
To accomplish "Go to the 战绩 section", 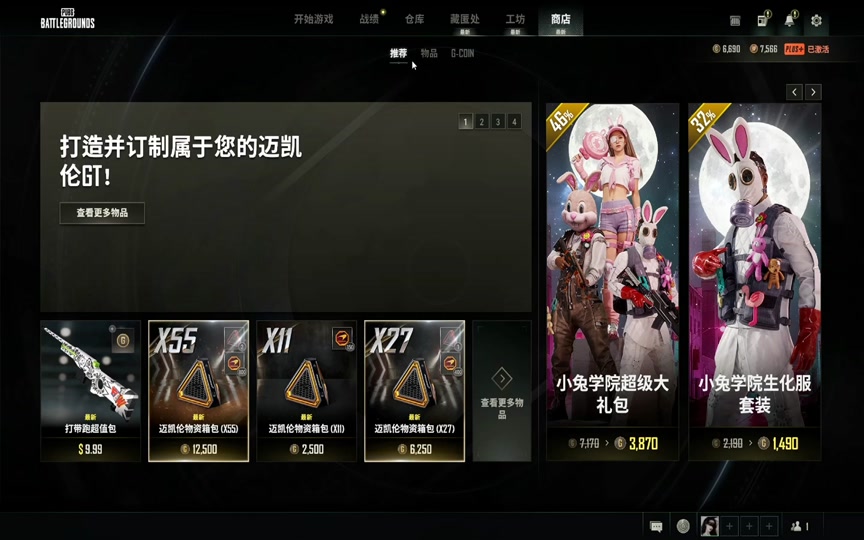I will pyautogui.click(x=369, y=19).
